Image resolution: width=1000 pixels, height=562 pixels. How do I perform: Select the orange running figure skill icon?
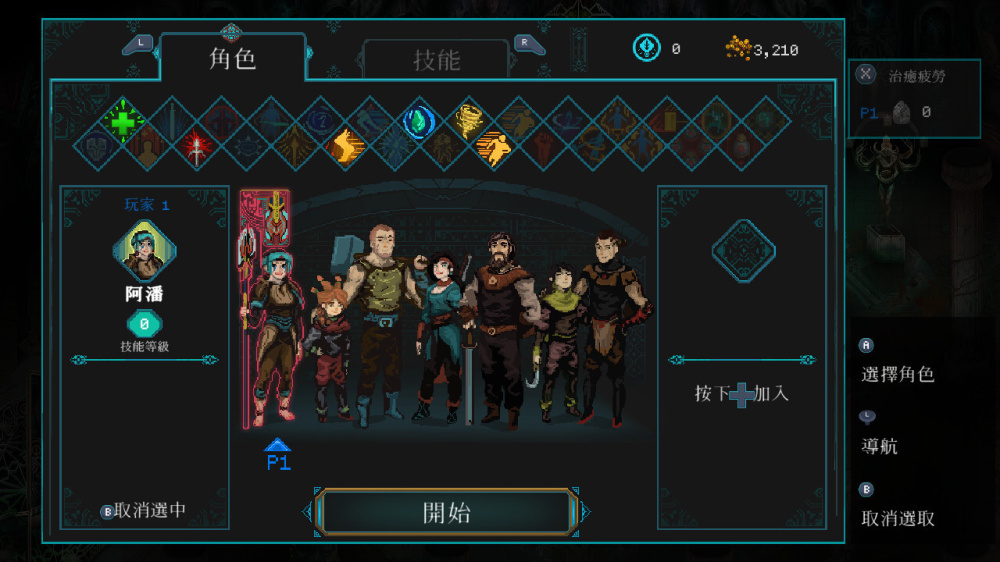tap(492, 149)
